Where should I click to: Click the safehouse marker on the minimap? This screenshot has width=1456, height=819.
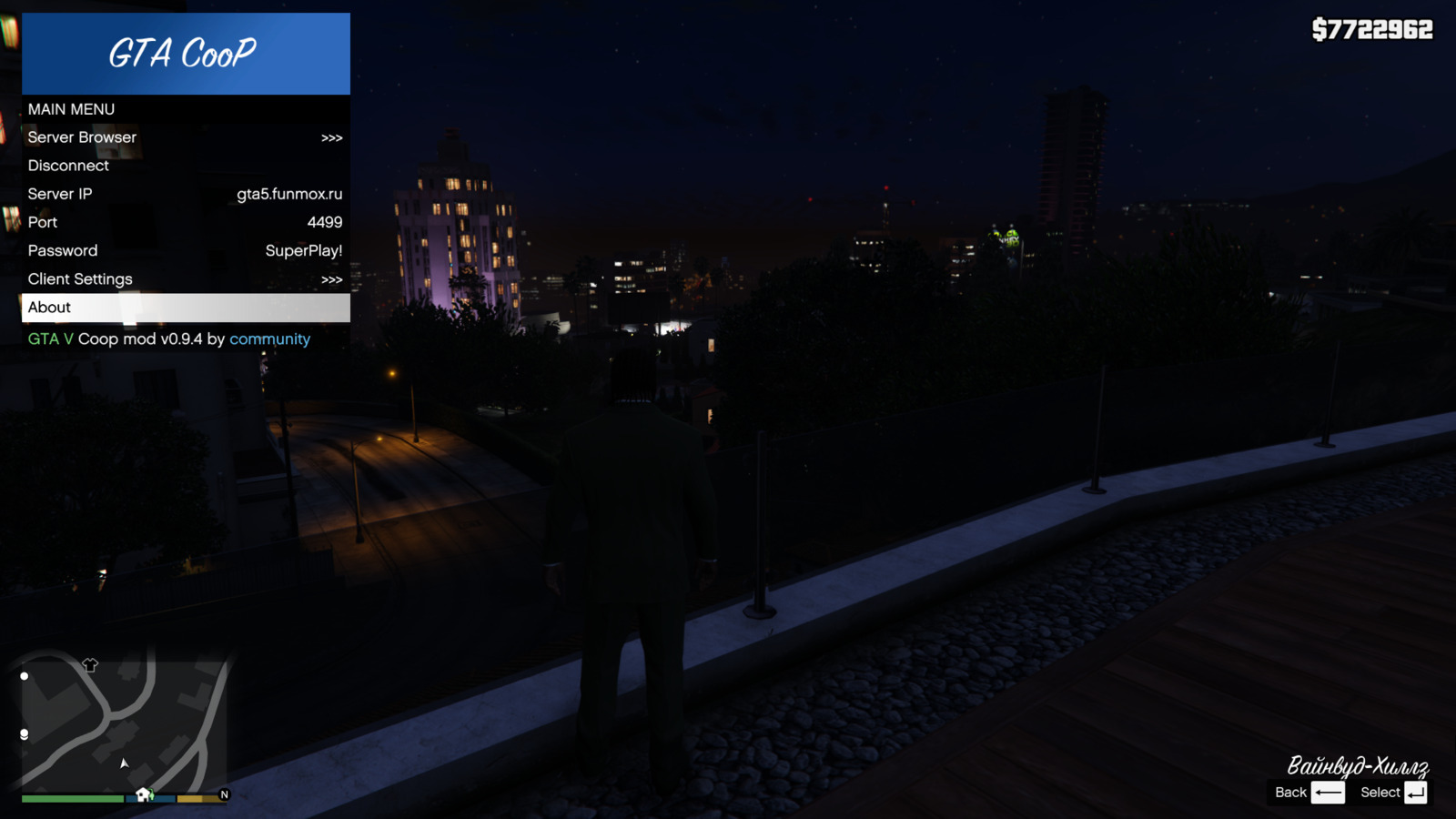point(144,794)
